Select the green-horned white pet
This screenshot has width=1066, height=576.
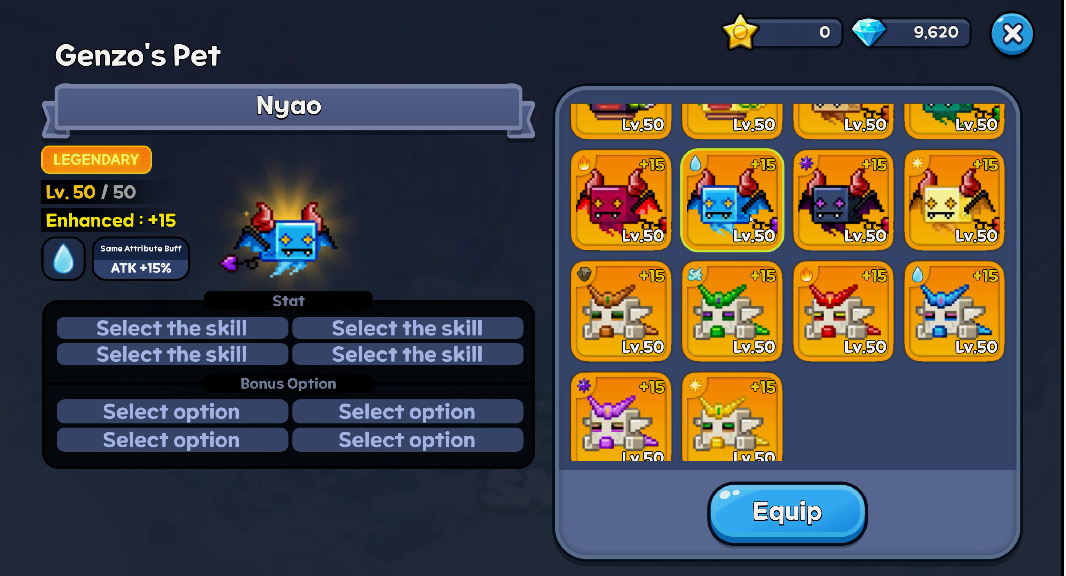pos(732,311)
